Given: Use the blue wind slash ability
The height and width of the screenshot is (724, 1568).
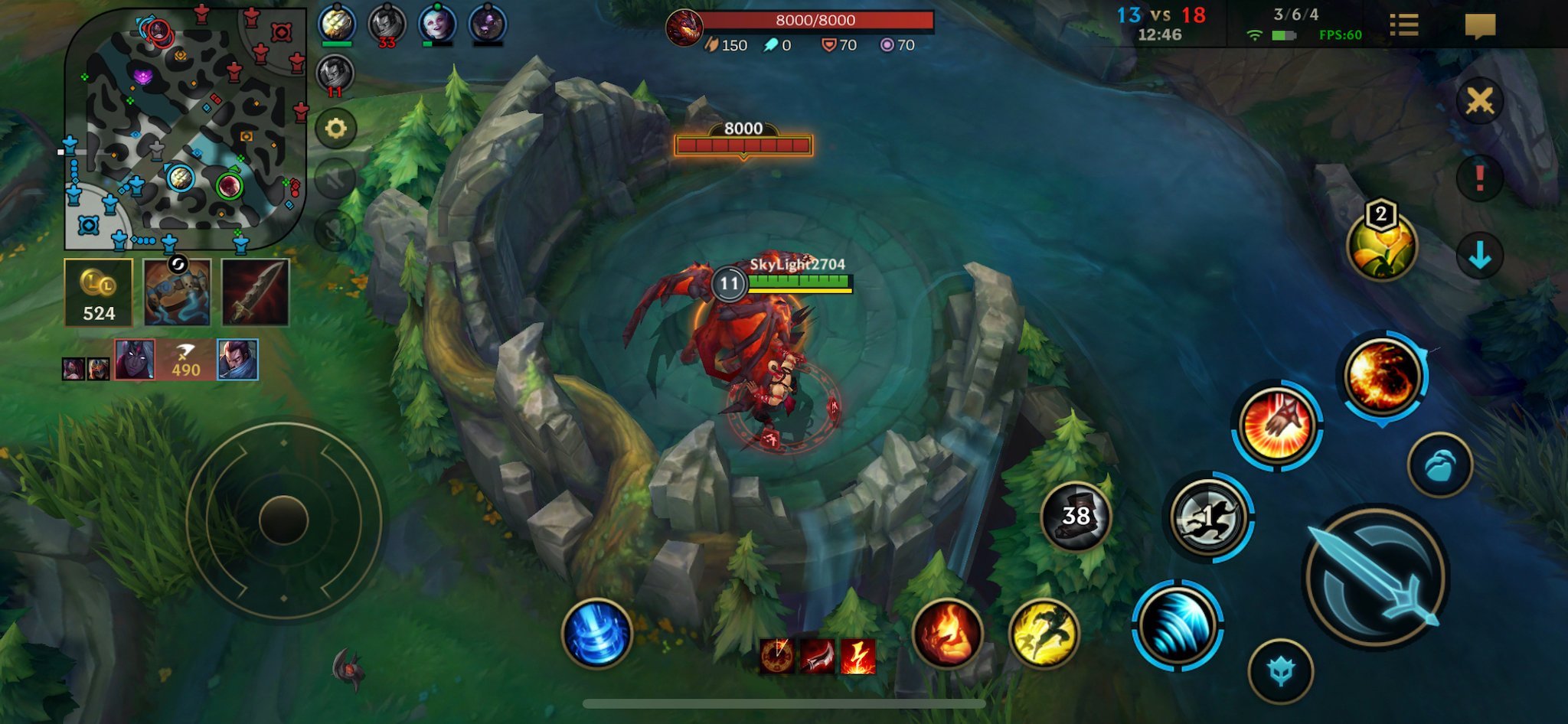Looking at the screenshot, I should click(x=1177, y=625).
